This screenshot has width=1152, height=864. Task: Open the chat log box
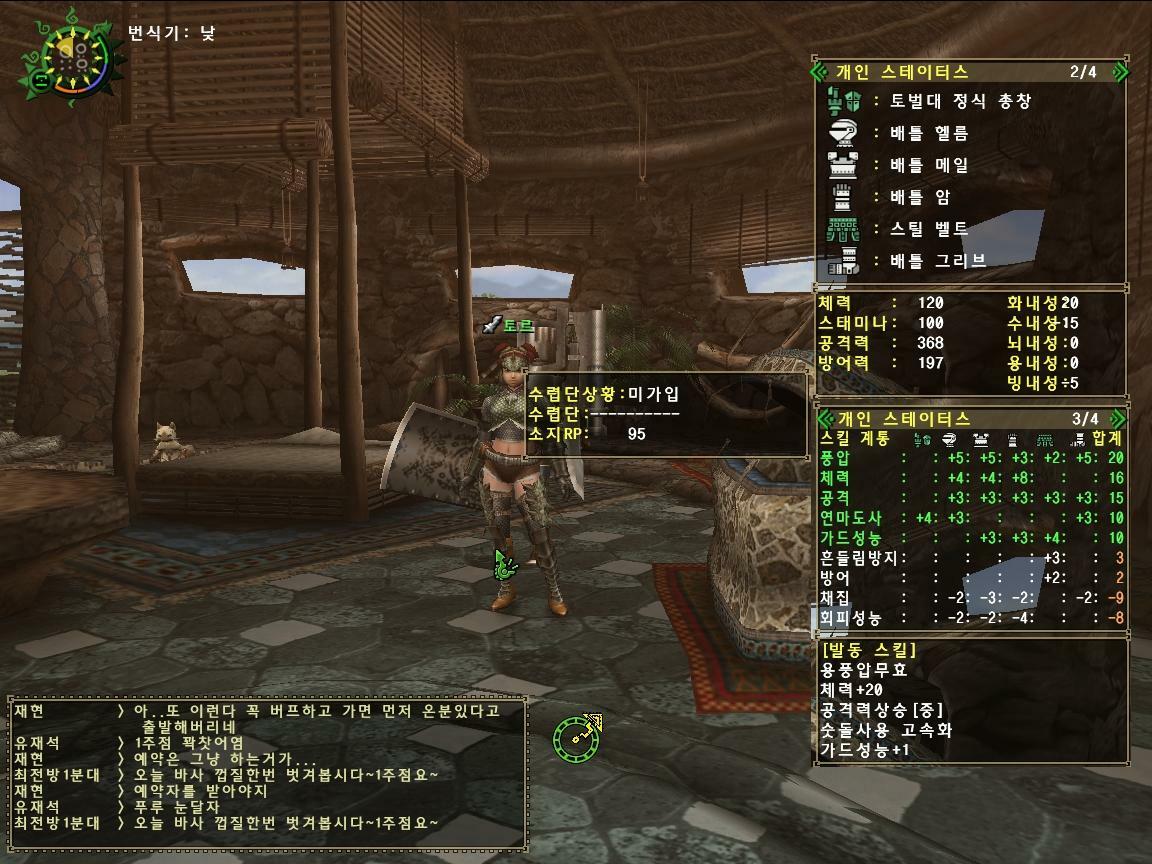[267, 768]
